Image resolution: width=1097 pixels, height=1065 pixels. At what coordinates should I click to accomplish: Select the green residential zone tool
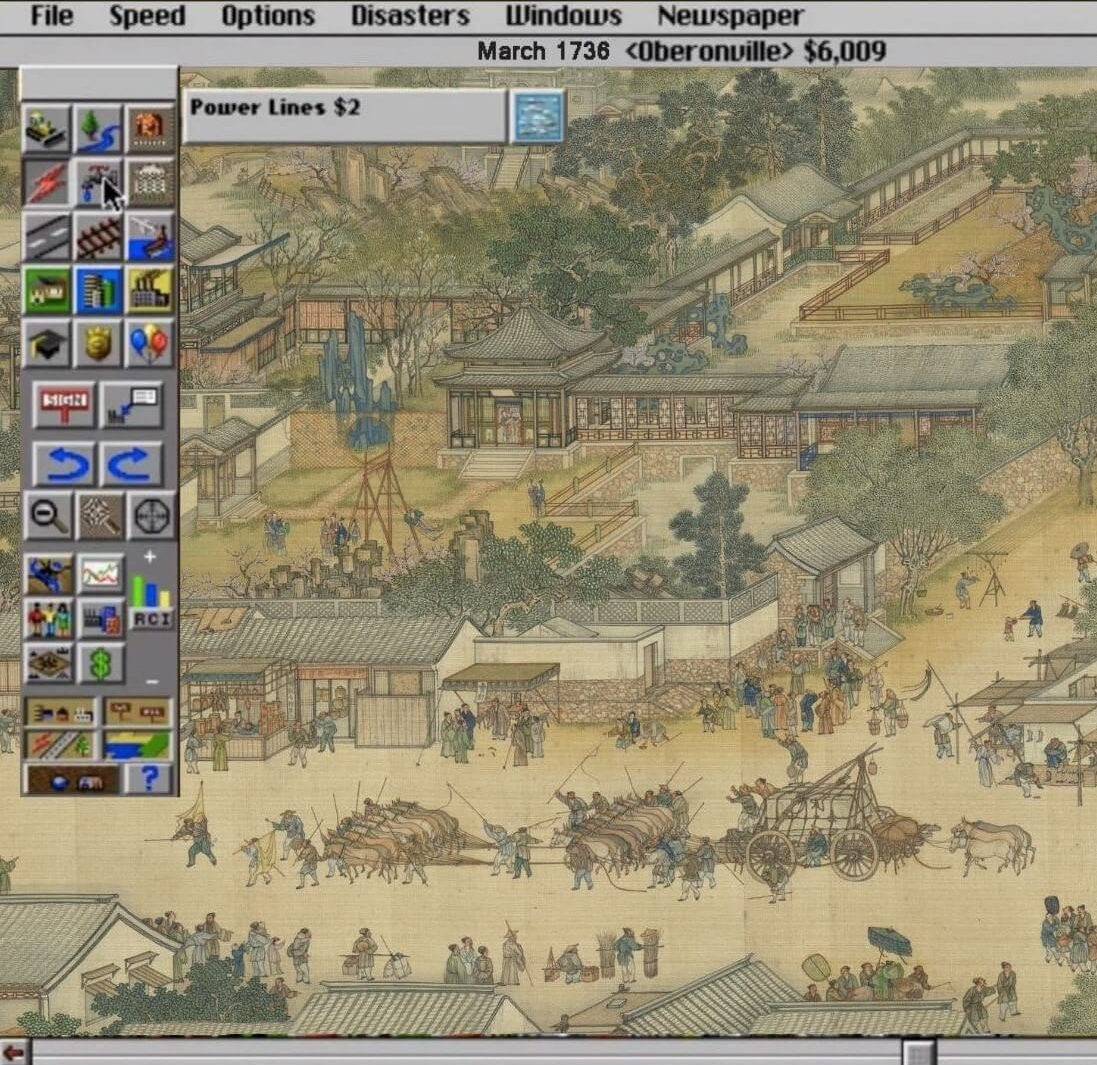point(47,291)
